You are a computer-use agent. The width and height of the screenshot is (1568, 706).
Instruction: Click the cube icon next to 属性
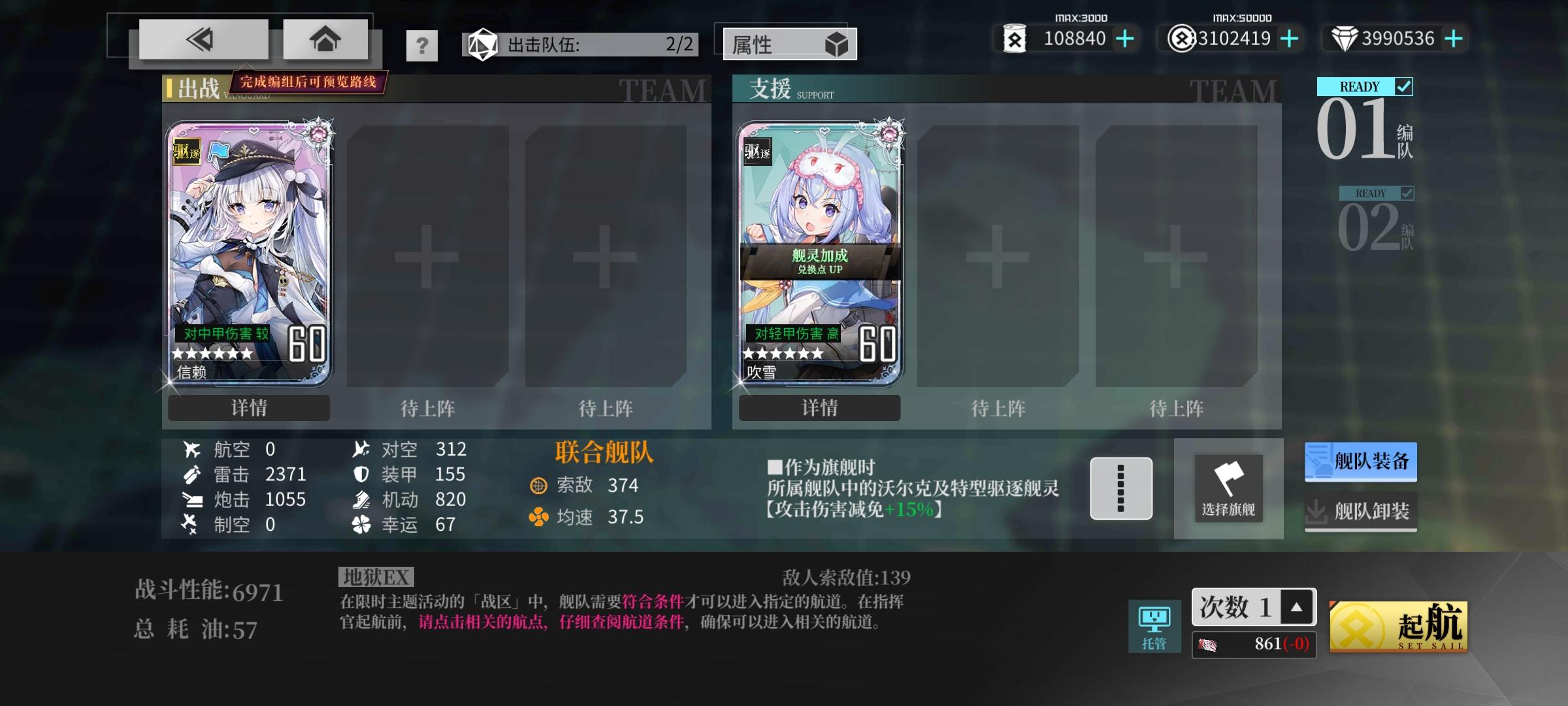838,44
